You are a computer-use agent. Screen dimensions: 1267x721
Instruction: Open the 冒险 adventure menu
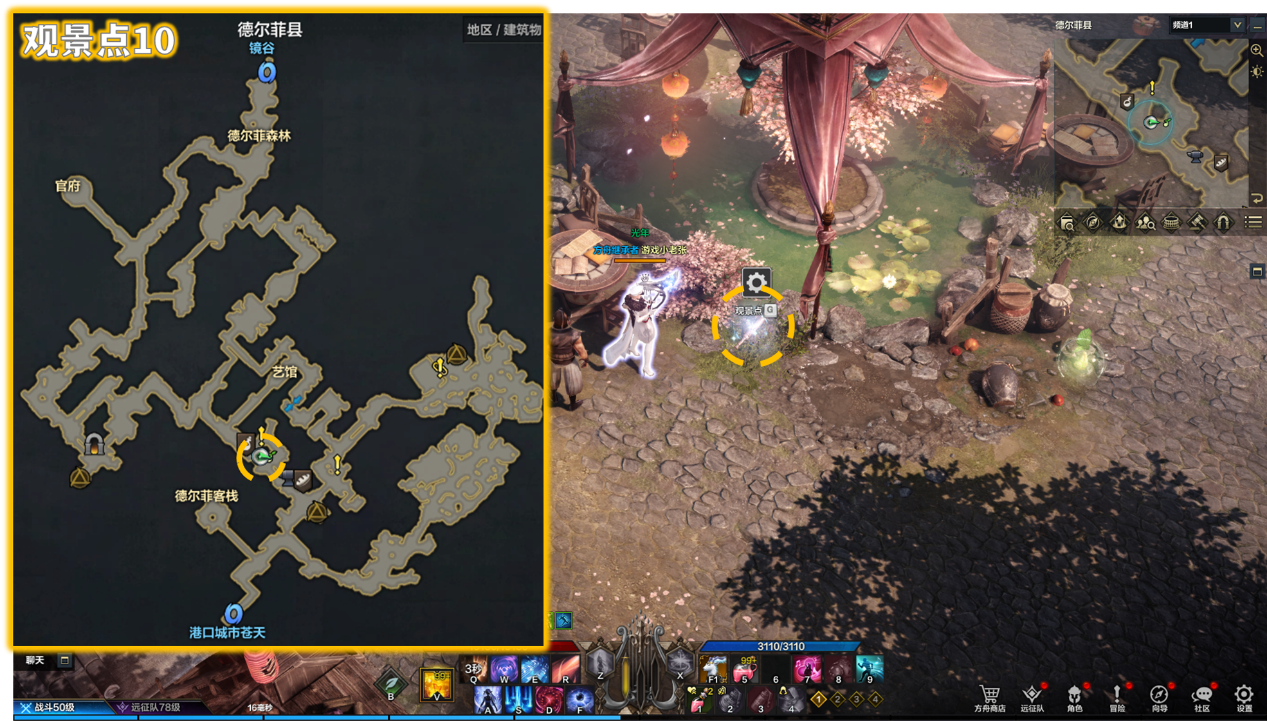tap(1117, 696)
